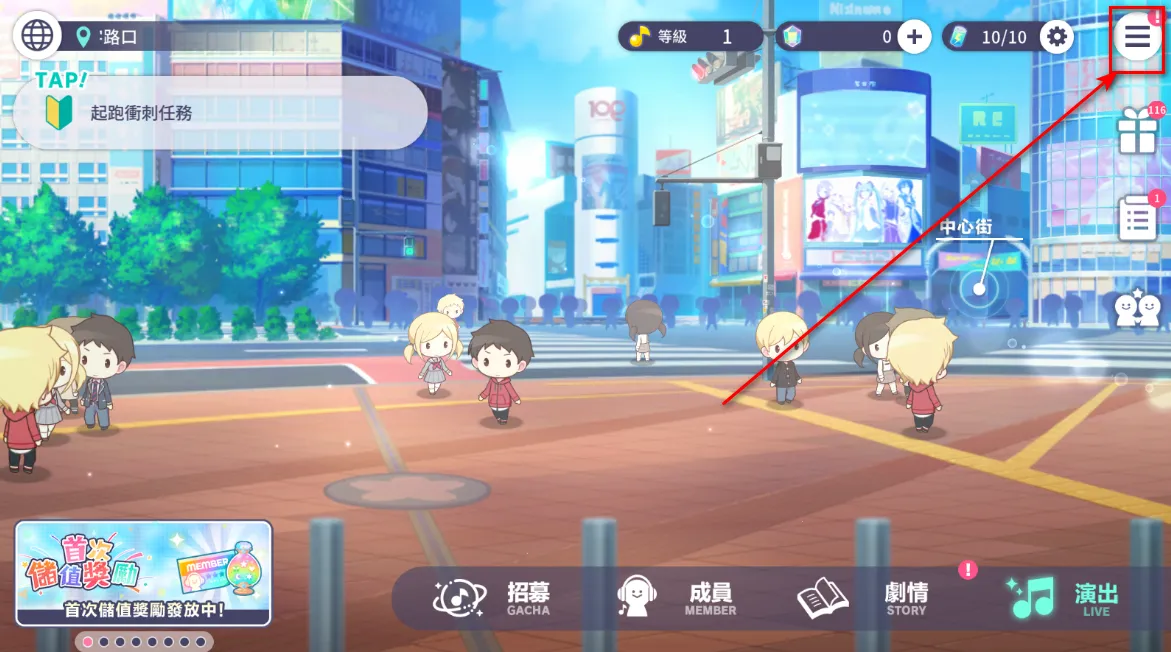
Task: Open the globe world map button
Action: (37, 36)
